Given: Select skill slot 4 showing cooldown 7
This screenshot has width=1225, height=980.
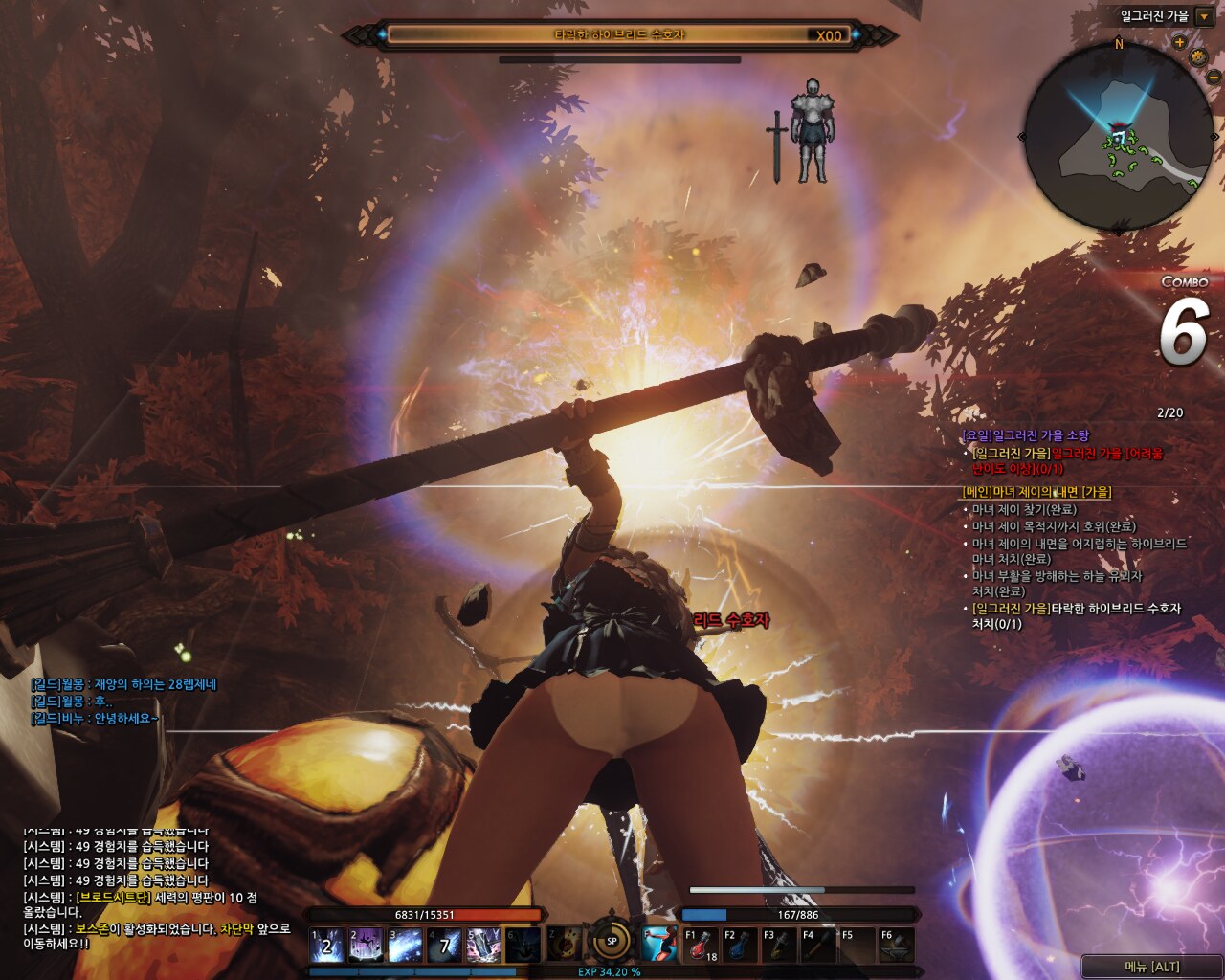Looking at the screenshot, I should click(x=444, y=946).
